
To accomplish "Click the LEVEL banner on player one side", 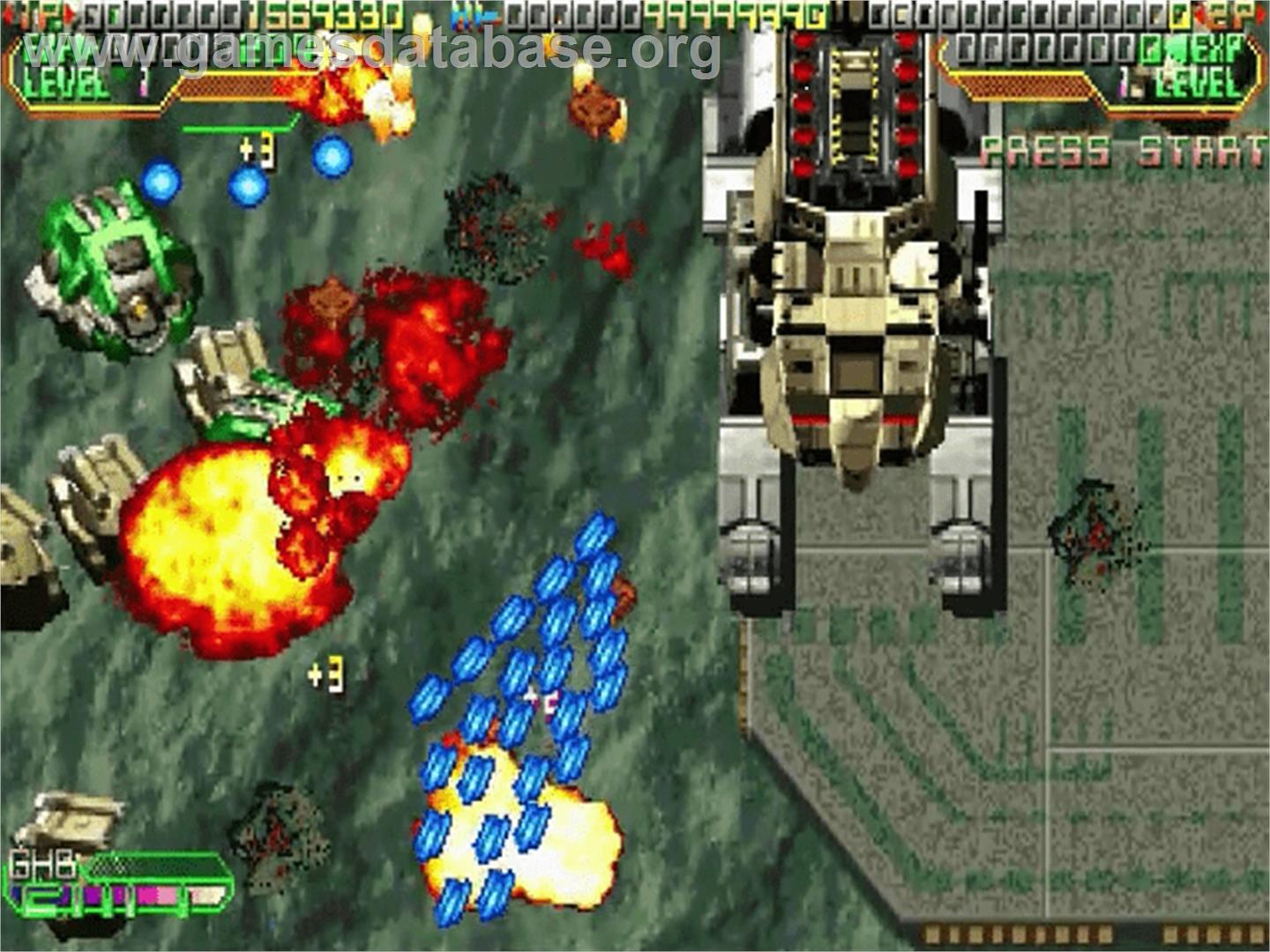I will (66, 84).
